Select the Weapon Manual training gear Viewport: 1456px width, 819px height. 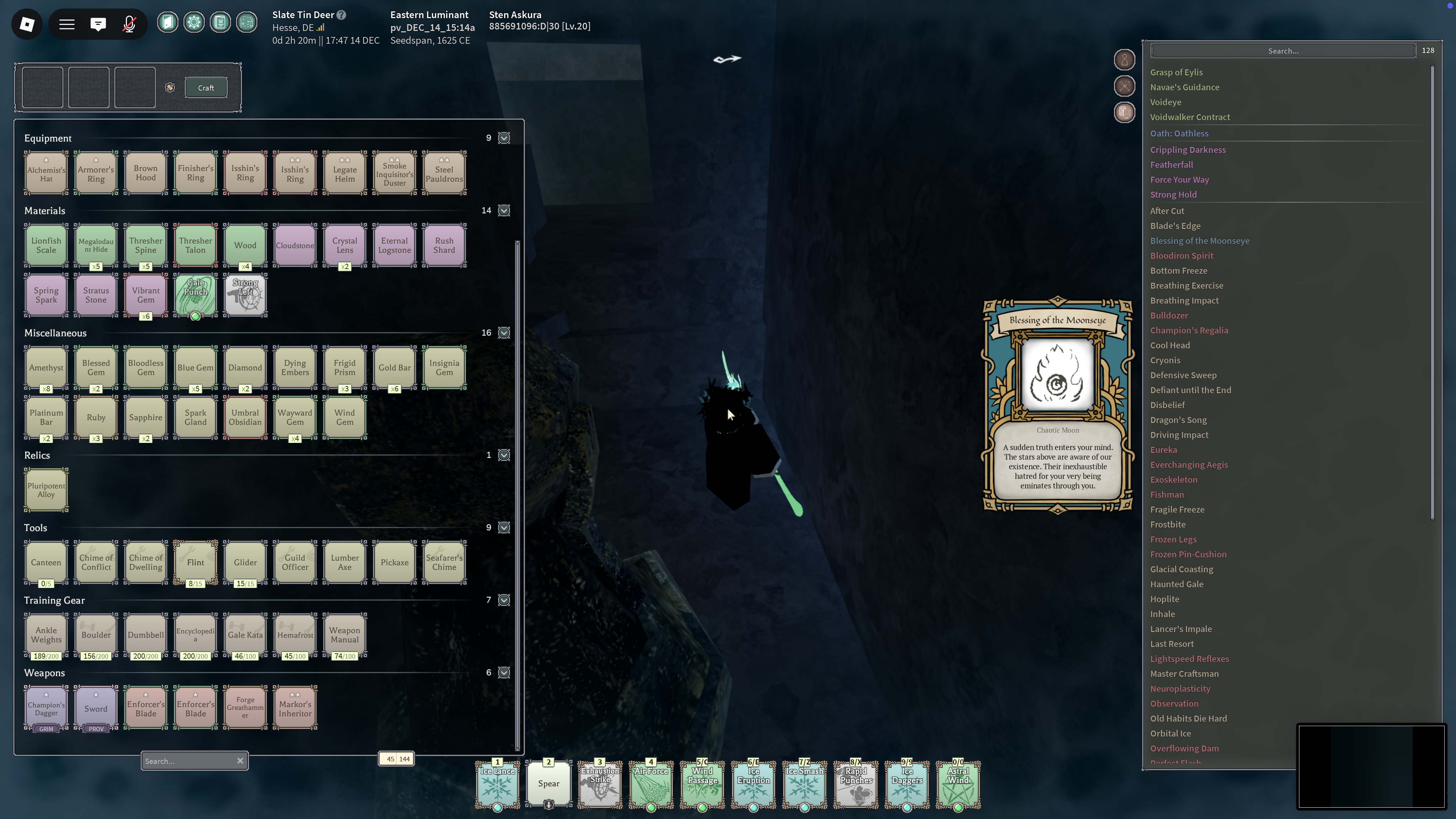pos(345,635)
